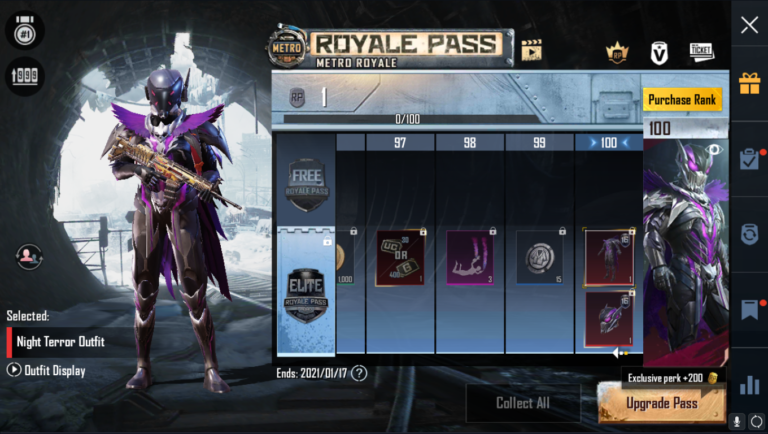The image size is (768, 434).
Task: Upgrade the pass with Upgrade Pass
Action: tap(661, 403)
